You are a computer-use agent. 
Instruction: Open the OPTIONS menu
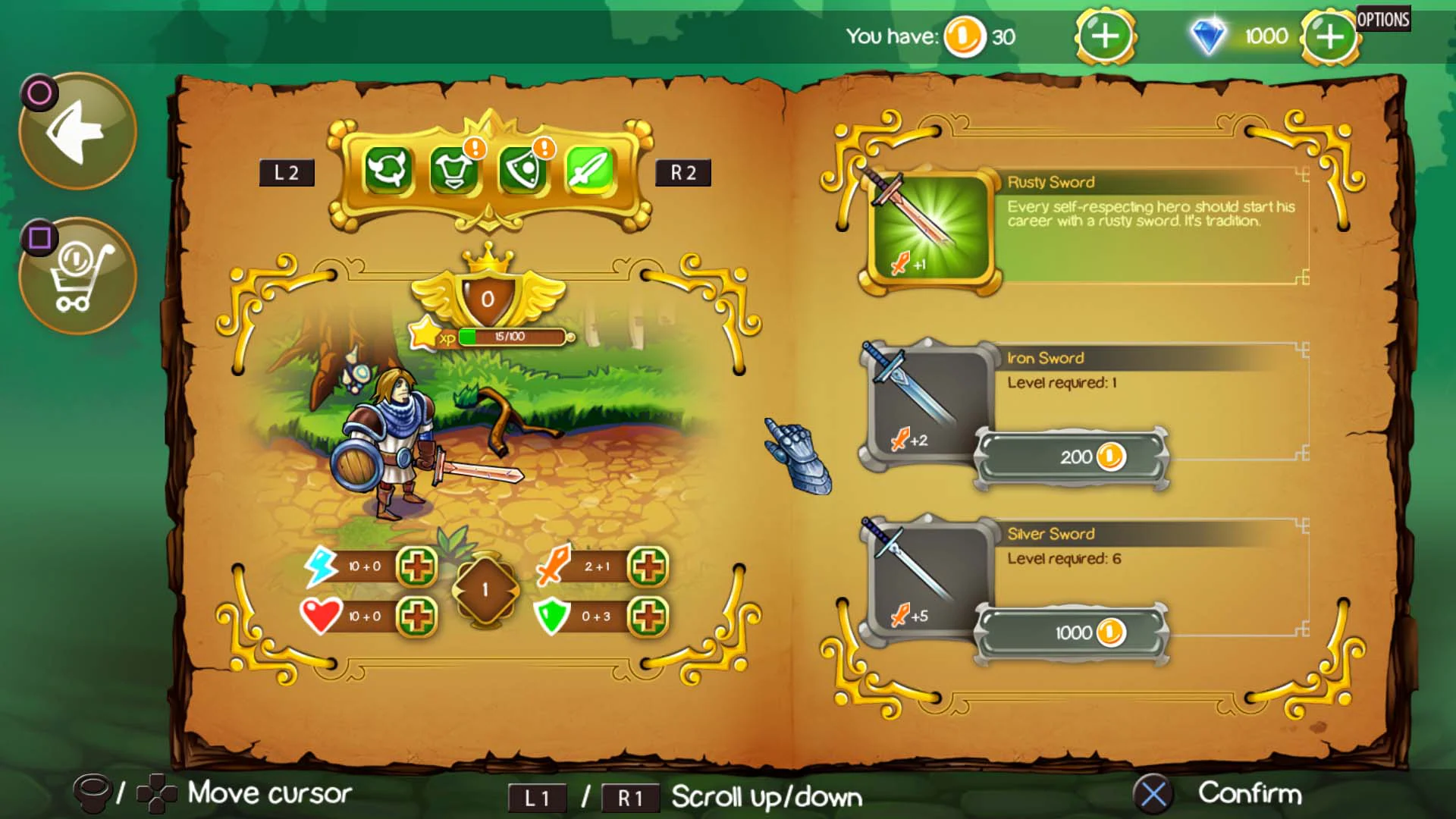pyautogui.click(x=1383, y=20)
